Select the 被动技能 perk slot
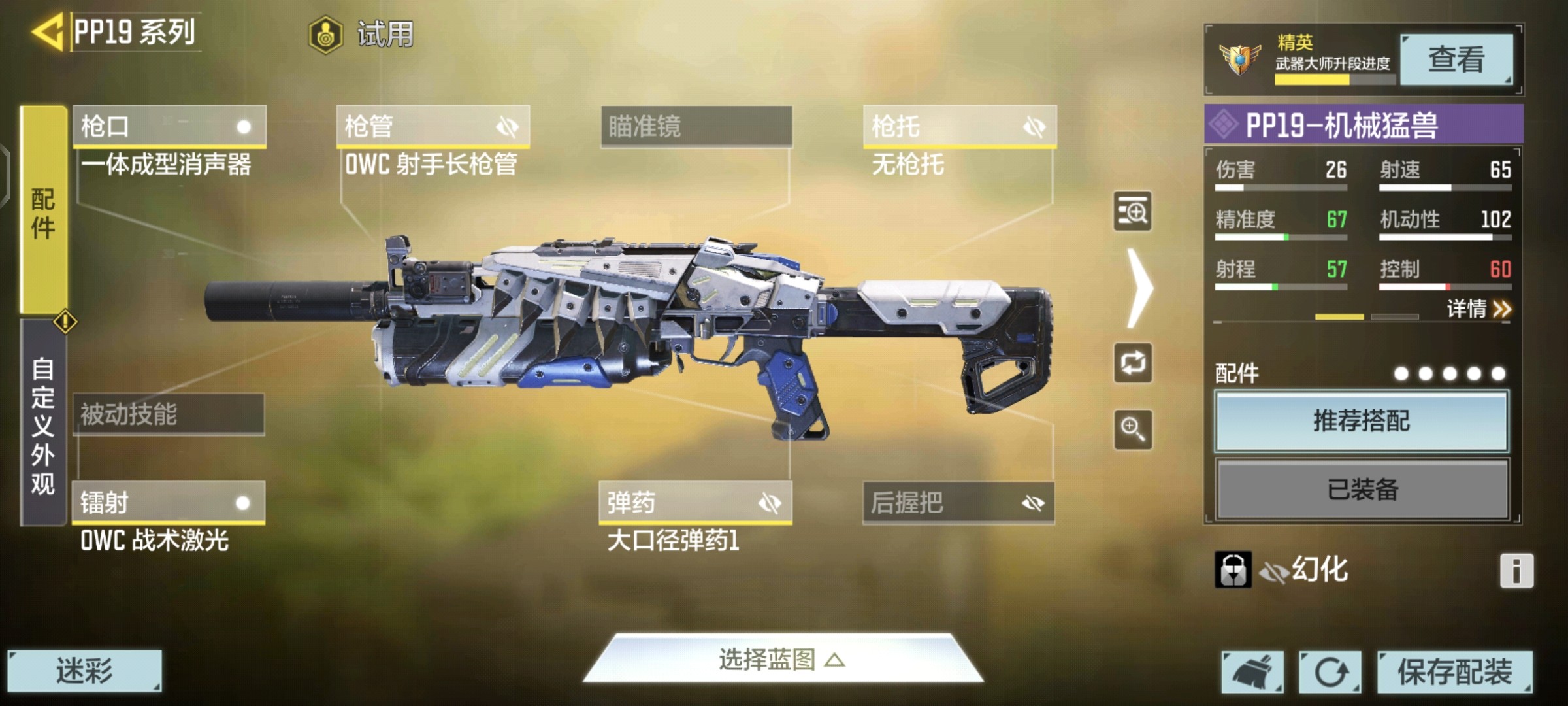This screenshot has width=1568, height=706. (x=169, y=414)
